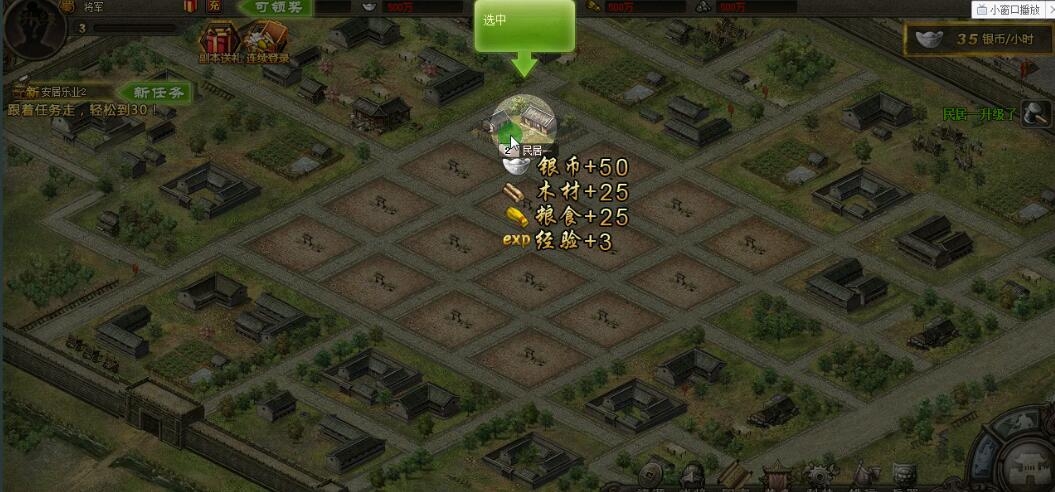Click the red 充 recharge button
The image size is (1055, 492).
pyautogui.click(x=214, y=6)
